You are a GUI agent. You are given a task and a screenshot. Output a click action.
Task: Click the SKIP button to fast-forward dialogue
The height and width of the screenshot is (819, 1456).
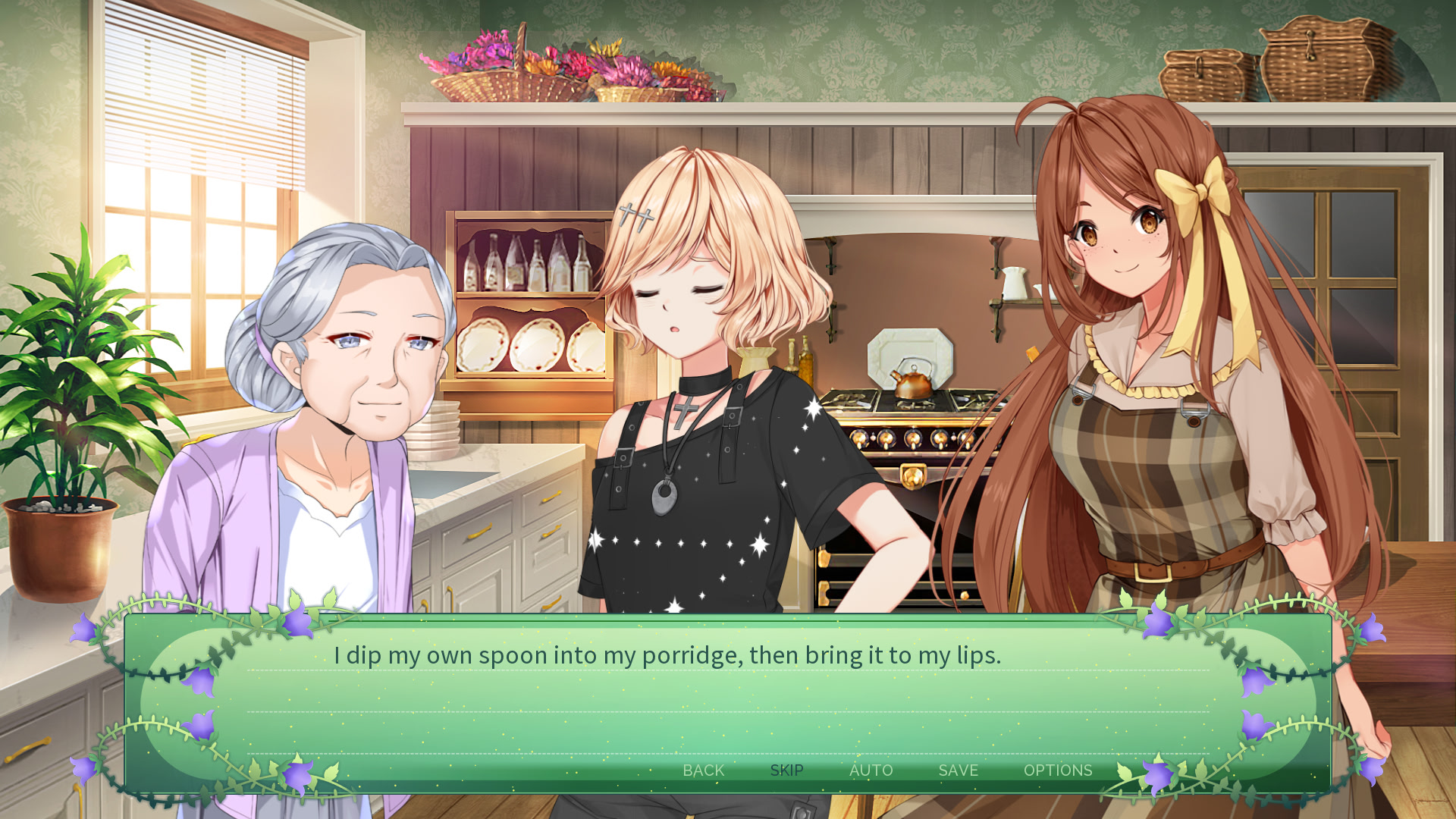pos(786,770)
